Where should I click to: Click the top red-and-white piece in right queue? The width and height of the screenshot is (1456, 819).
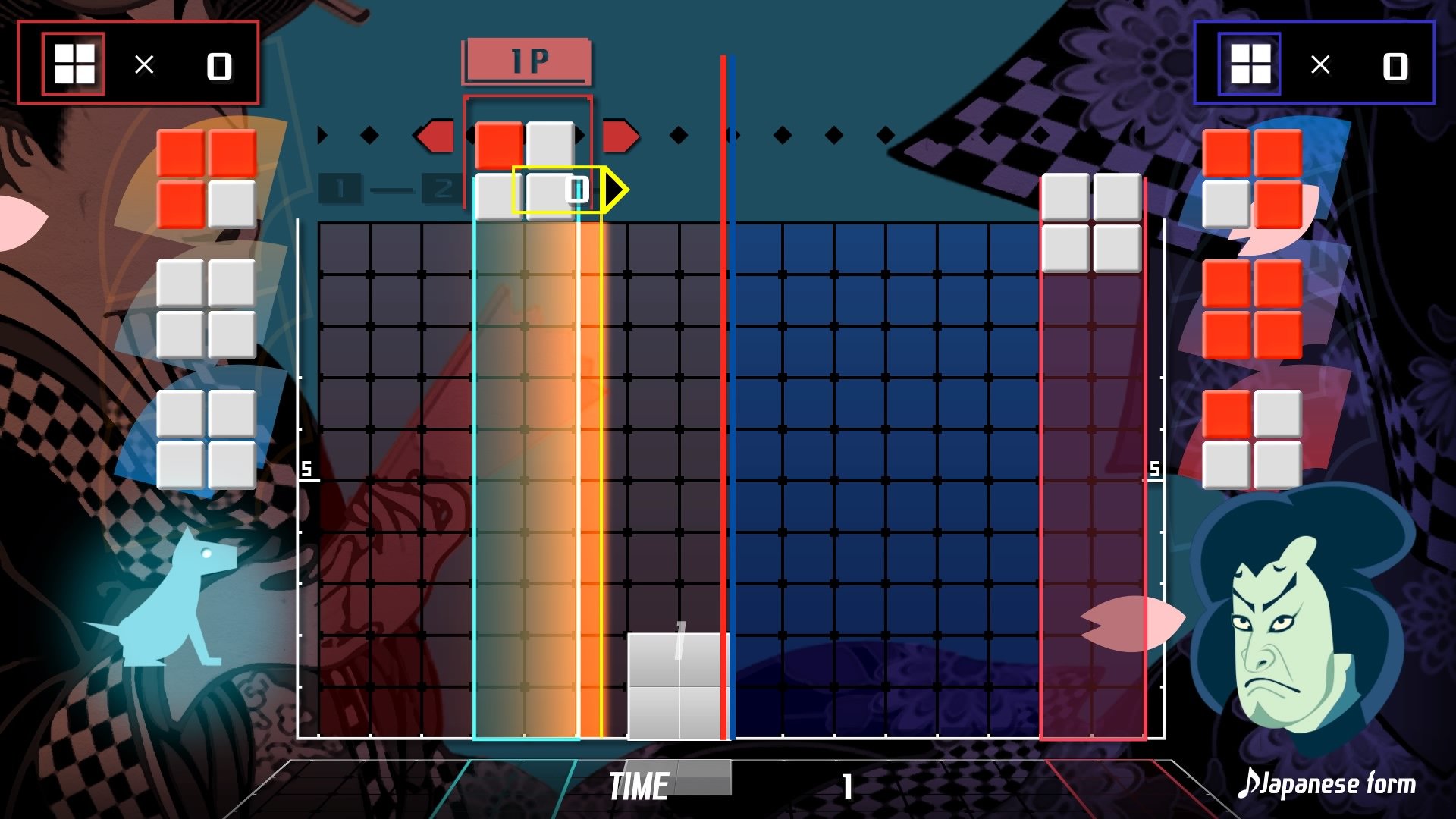click(x=1251, y=177)
